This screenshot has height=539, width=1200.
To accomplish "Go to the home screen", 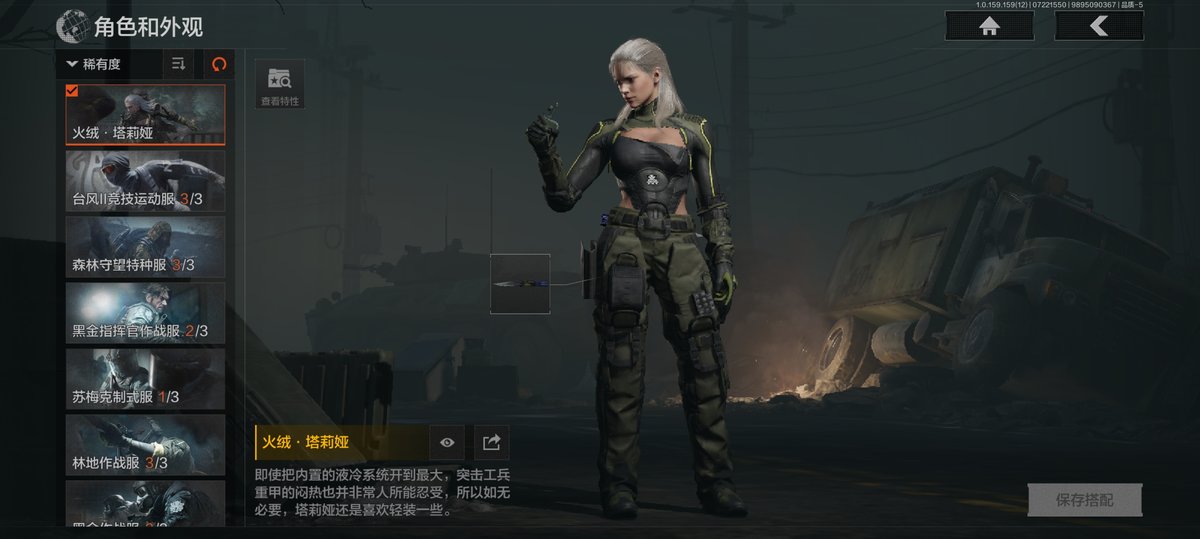I will tap(989, 26).
